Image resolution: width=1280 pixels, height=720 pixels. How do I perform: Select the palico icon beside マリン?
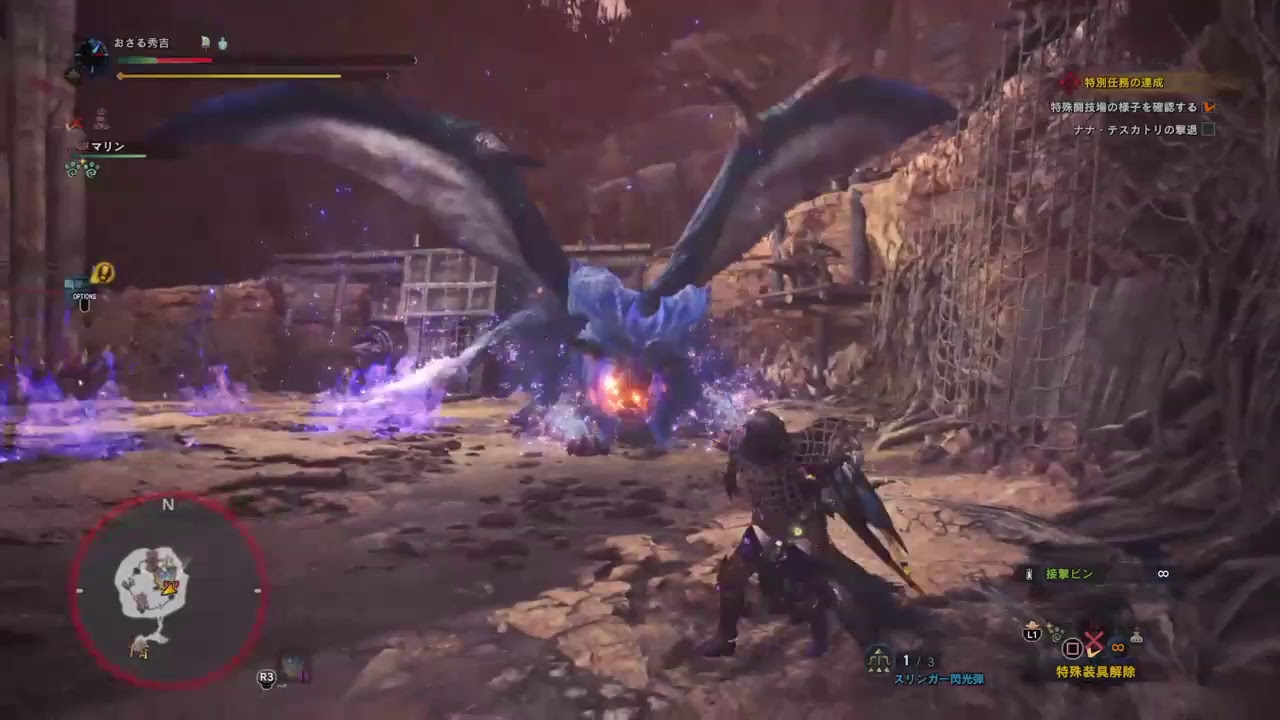point(82,146)
